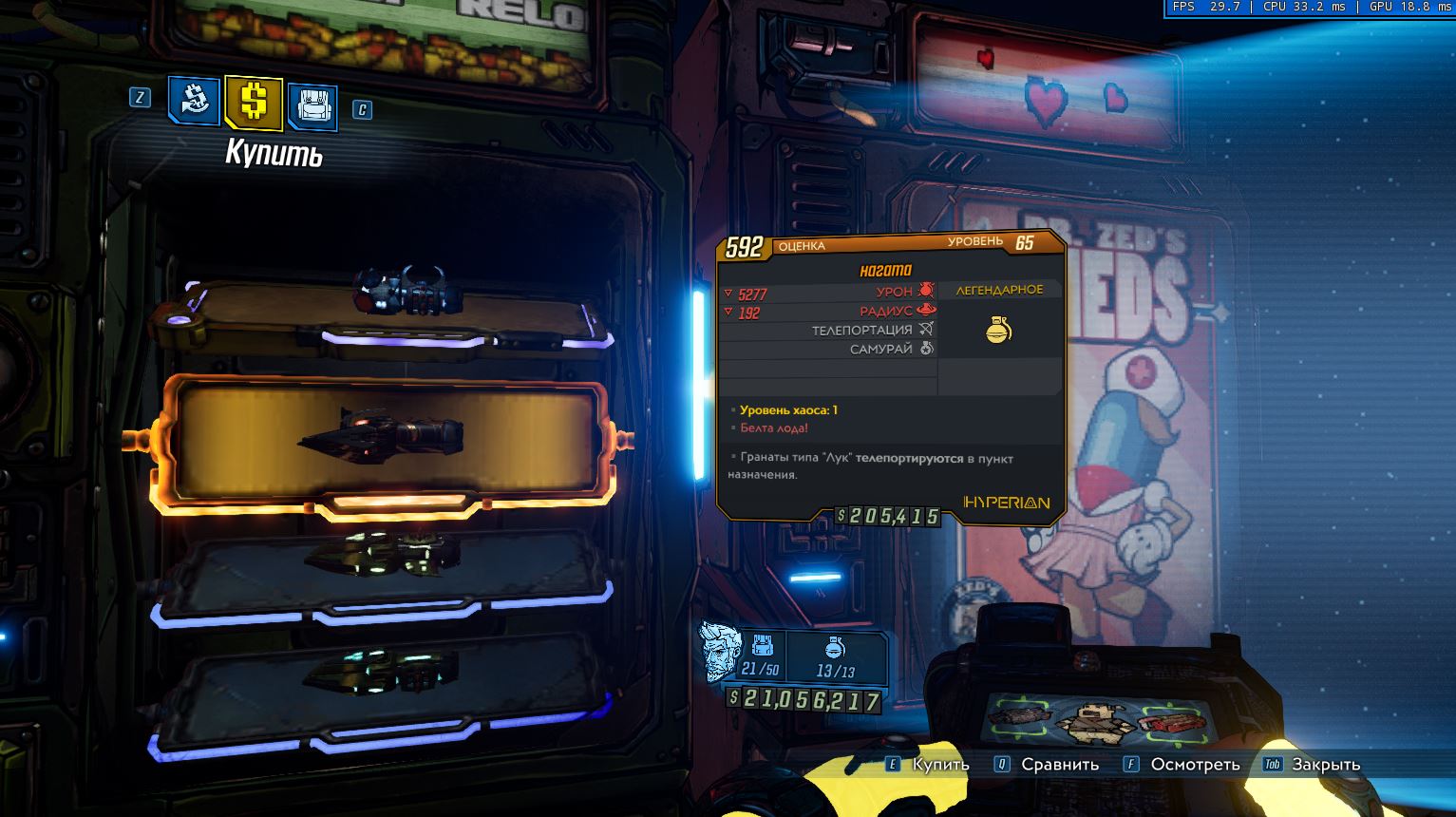Click the Сравнить compare button
The image size is (1456, 817).
coord(1047,764)
